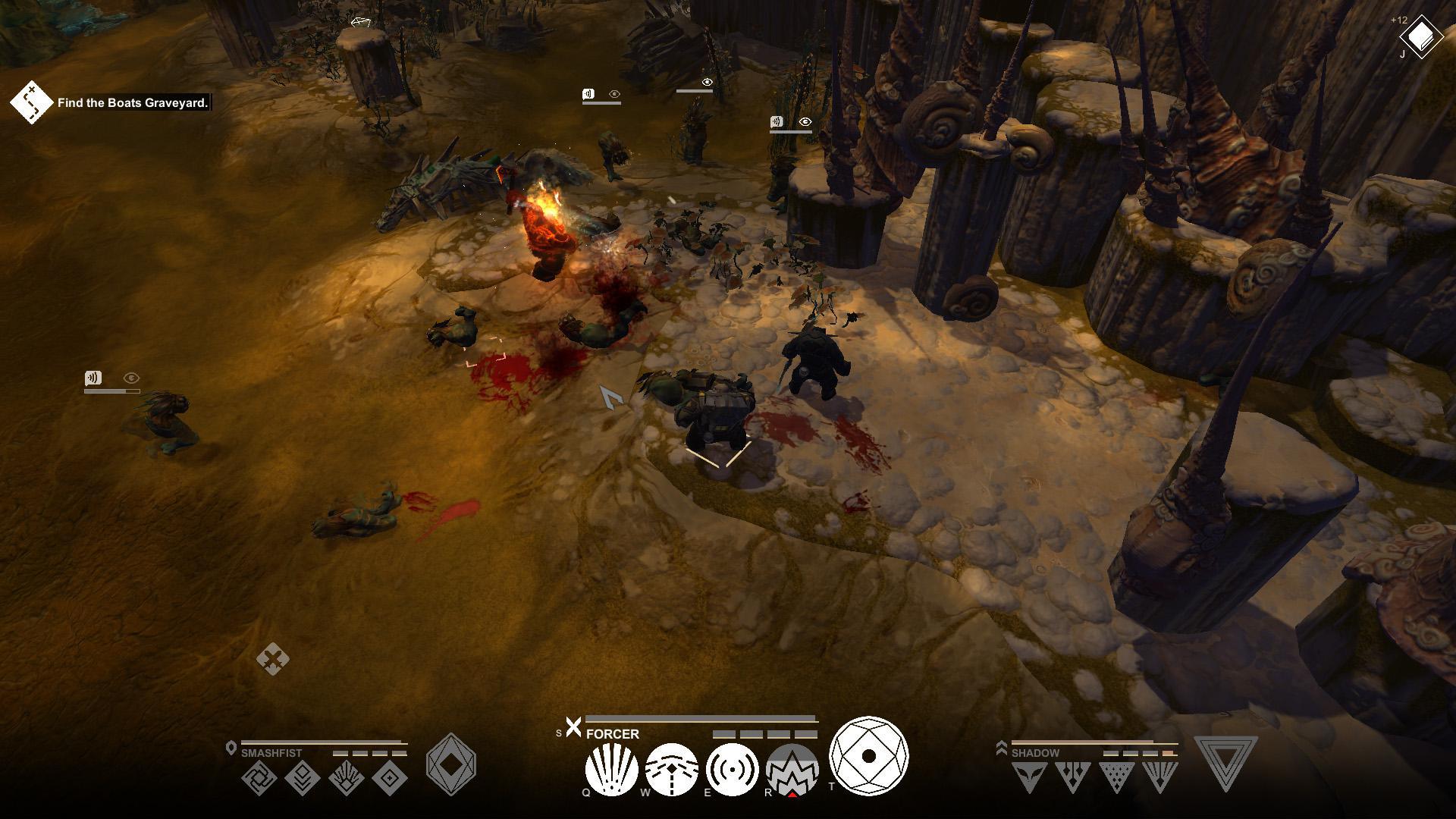Image resolution: width=1456 pixels, height=819 pixels.
Task: Select Smashfist's interlocking swirl ability
Action: click(x=259, y=778)
